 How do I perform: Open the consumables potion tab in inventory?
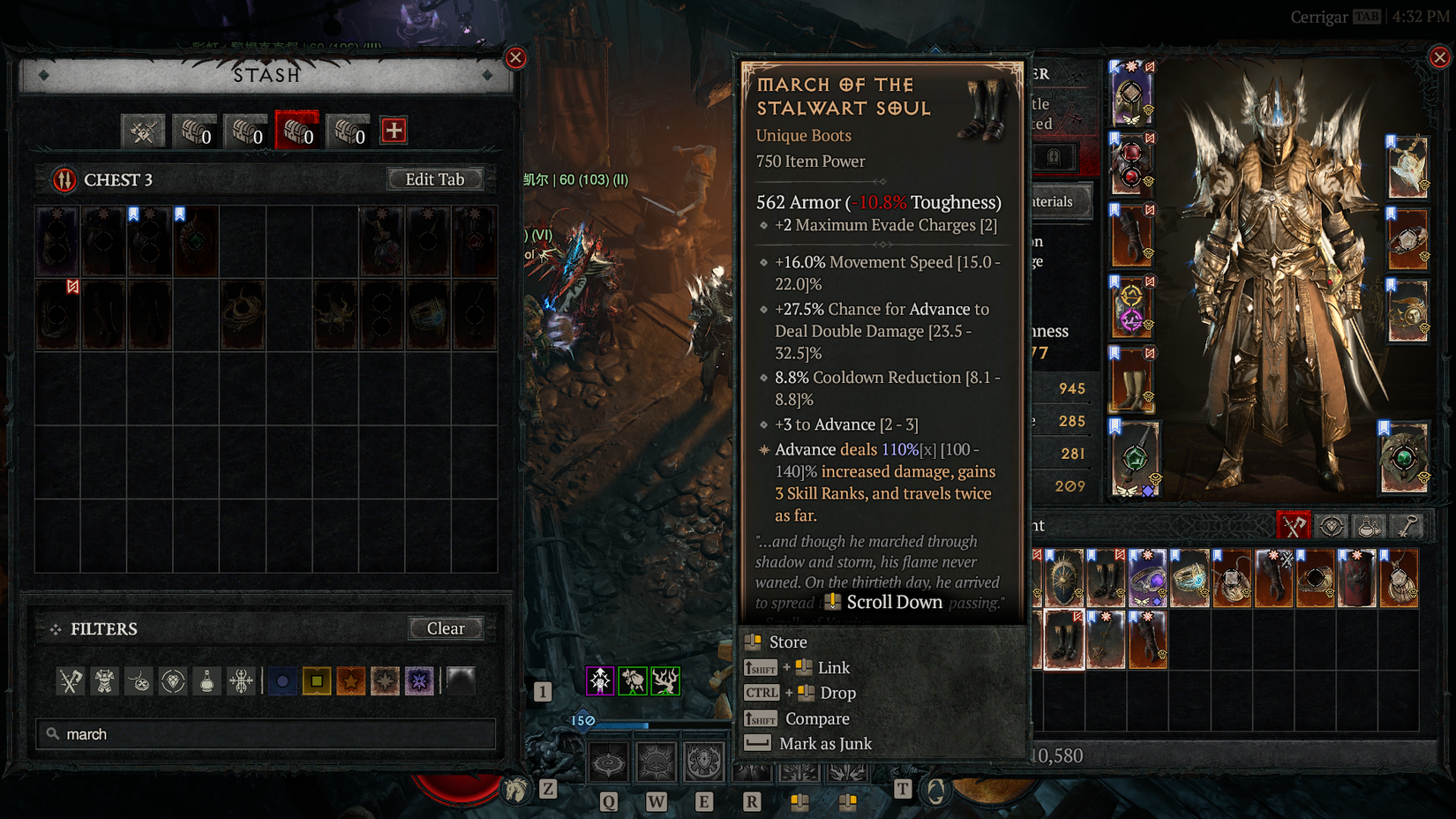pos(1367,525)
